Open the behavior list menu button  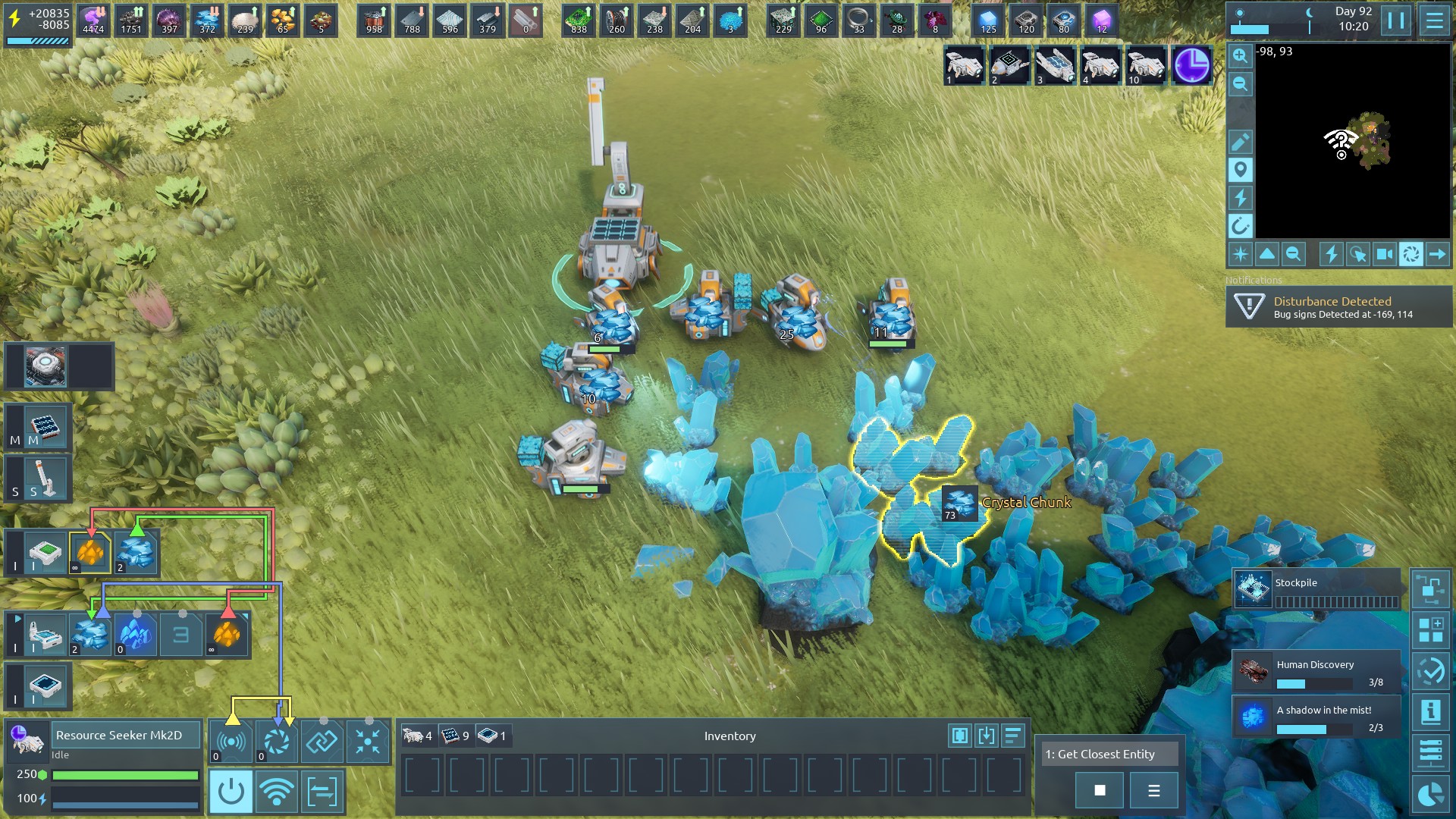click(x=1153, y=791)
